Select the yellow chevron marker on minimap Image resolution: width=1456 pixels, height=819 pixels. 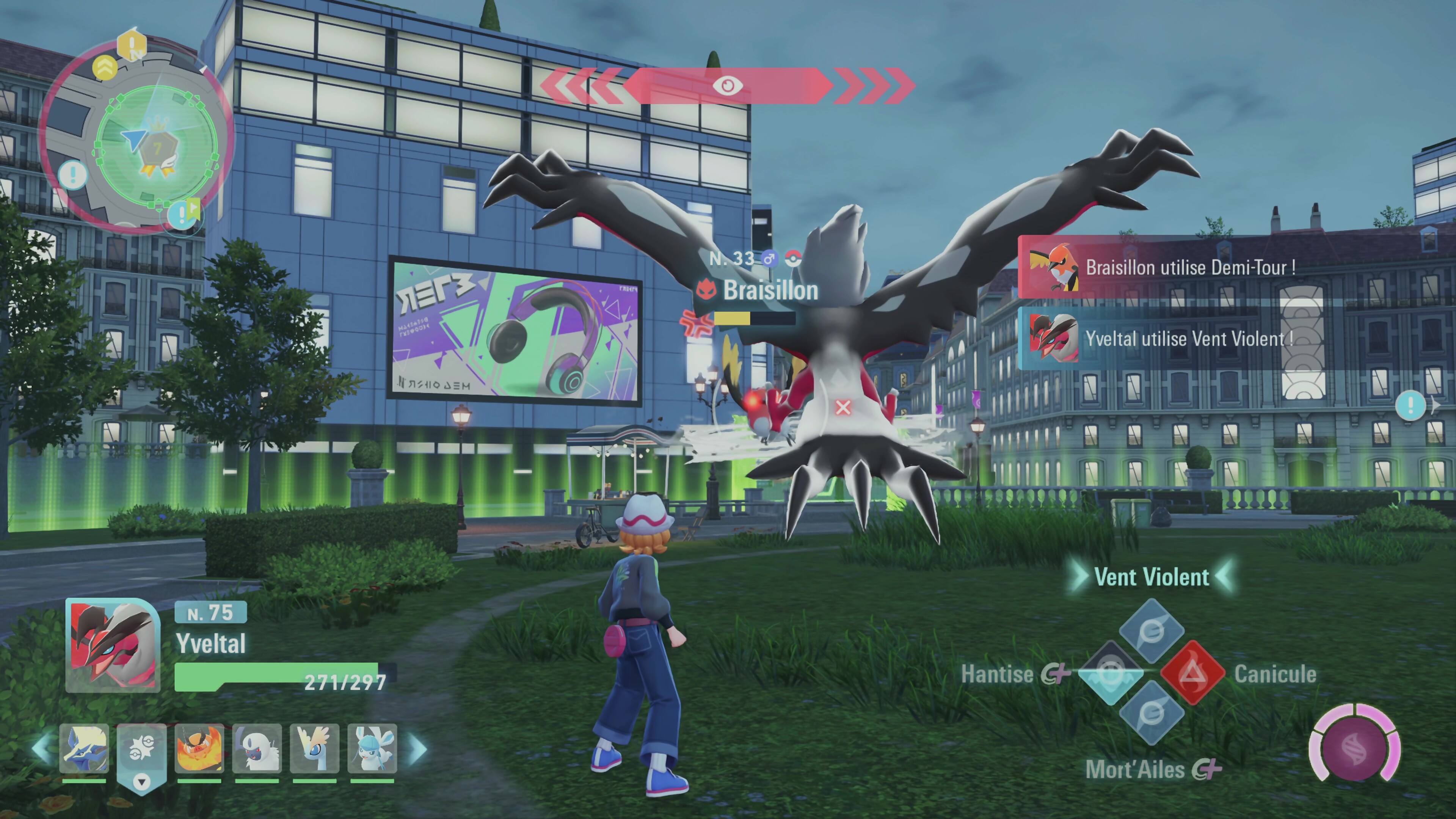pyautogui.click(x=105, y=68)
